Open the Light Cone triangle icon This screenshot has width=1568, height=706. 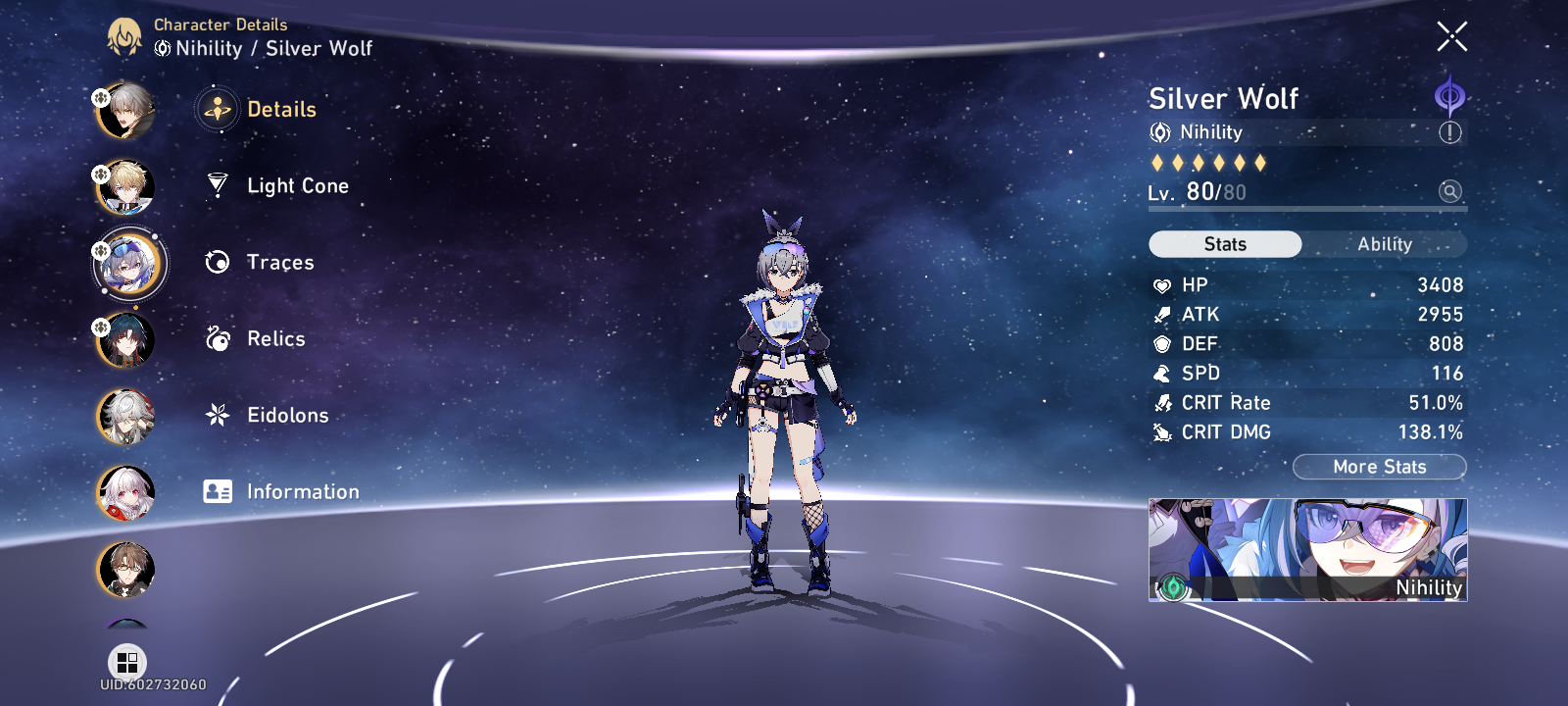217,184
